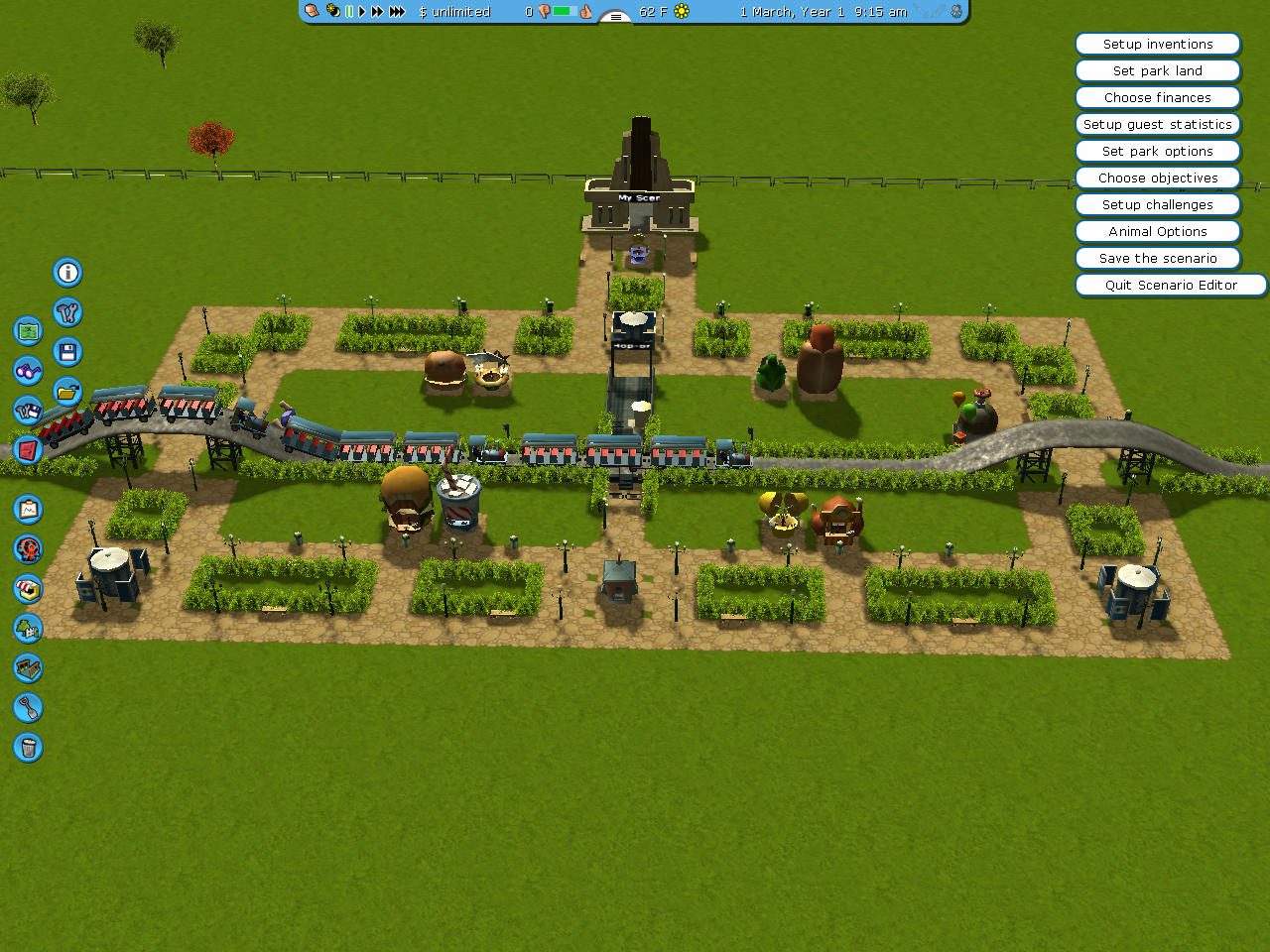Open Setup guest statistics
The image size is (1270, 952).
point(1158,124)
